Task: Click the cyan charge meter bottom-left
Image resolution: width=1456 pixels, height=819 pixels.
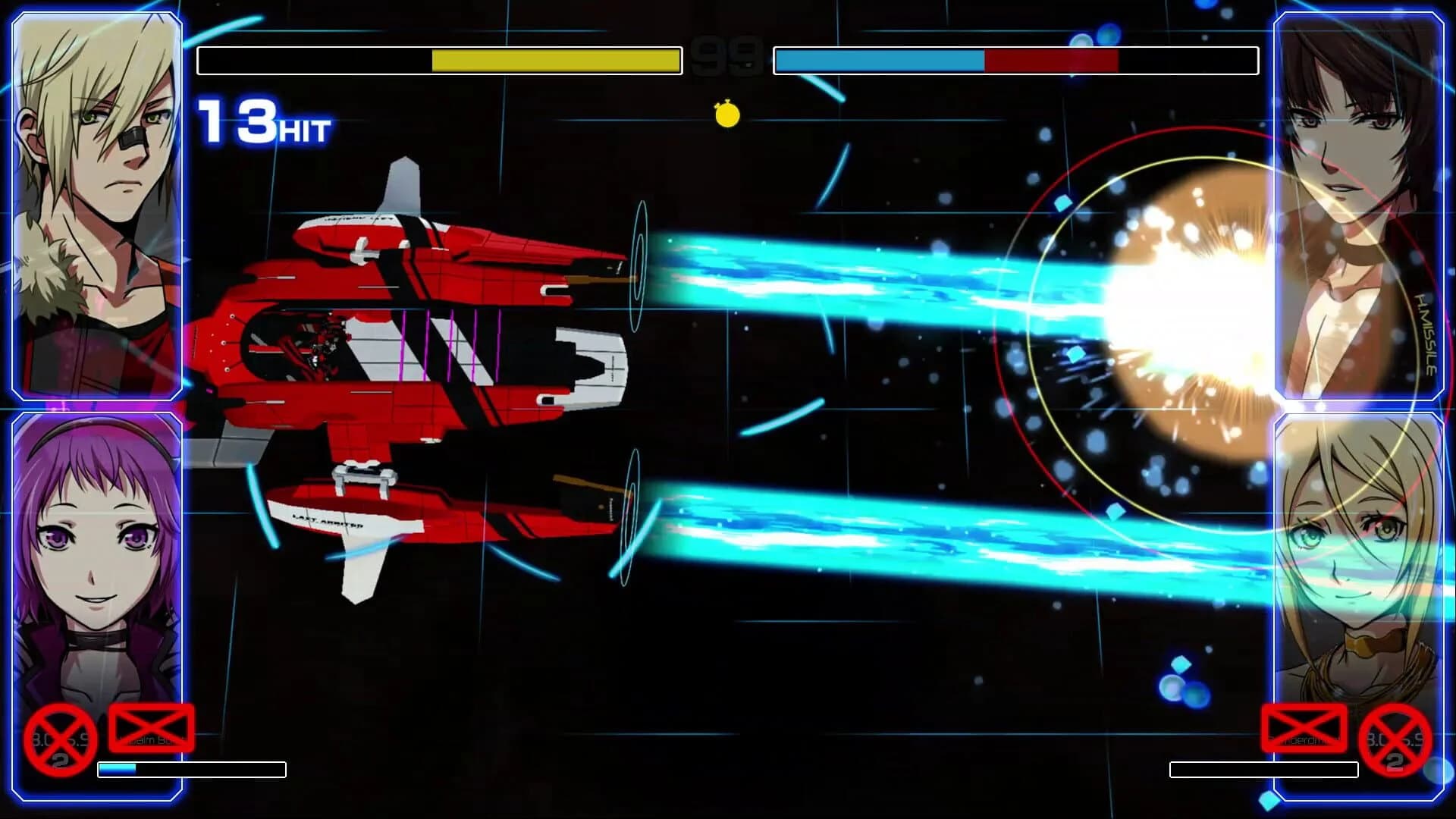Action: pyautogui.click(x=118, y=768)
